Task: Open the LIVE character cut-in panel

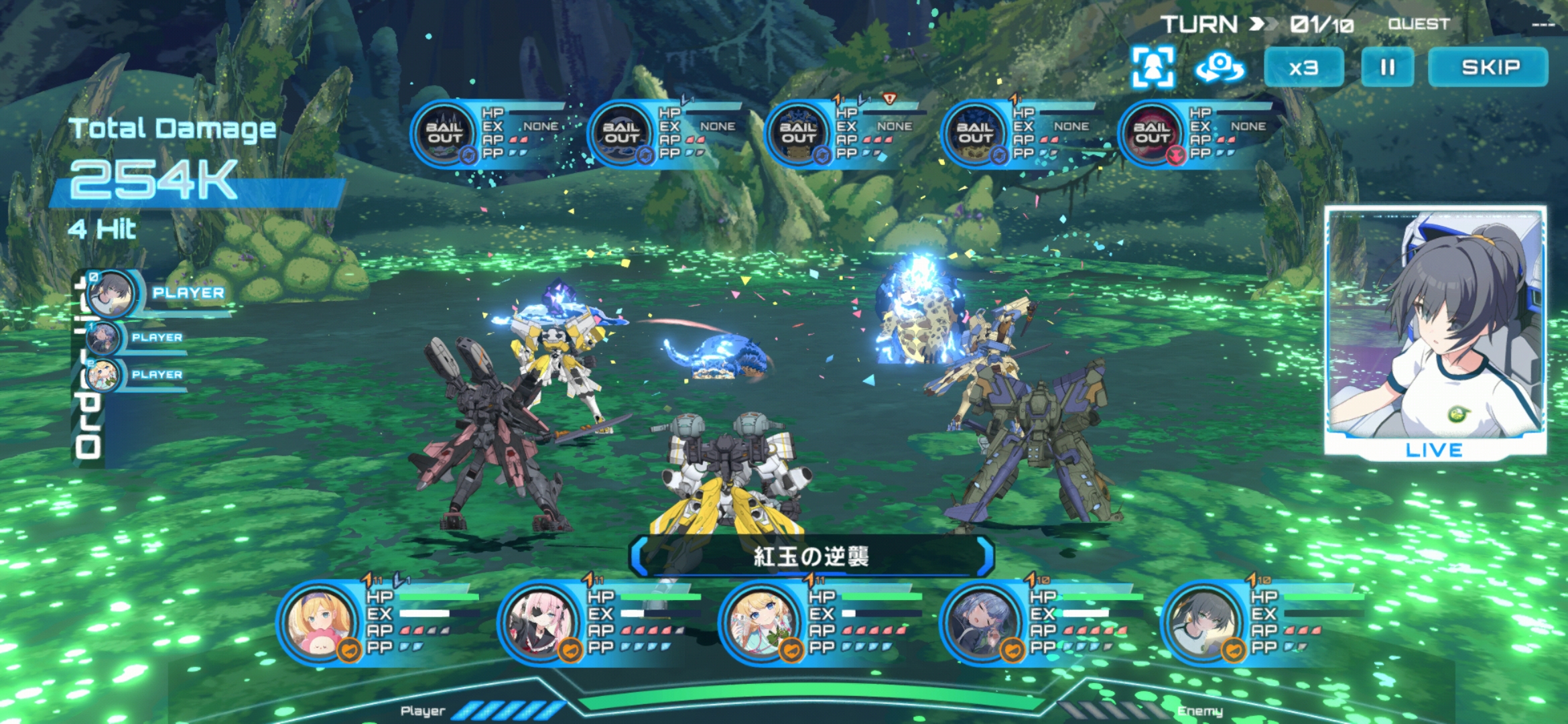Action: pos(1435,332)
